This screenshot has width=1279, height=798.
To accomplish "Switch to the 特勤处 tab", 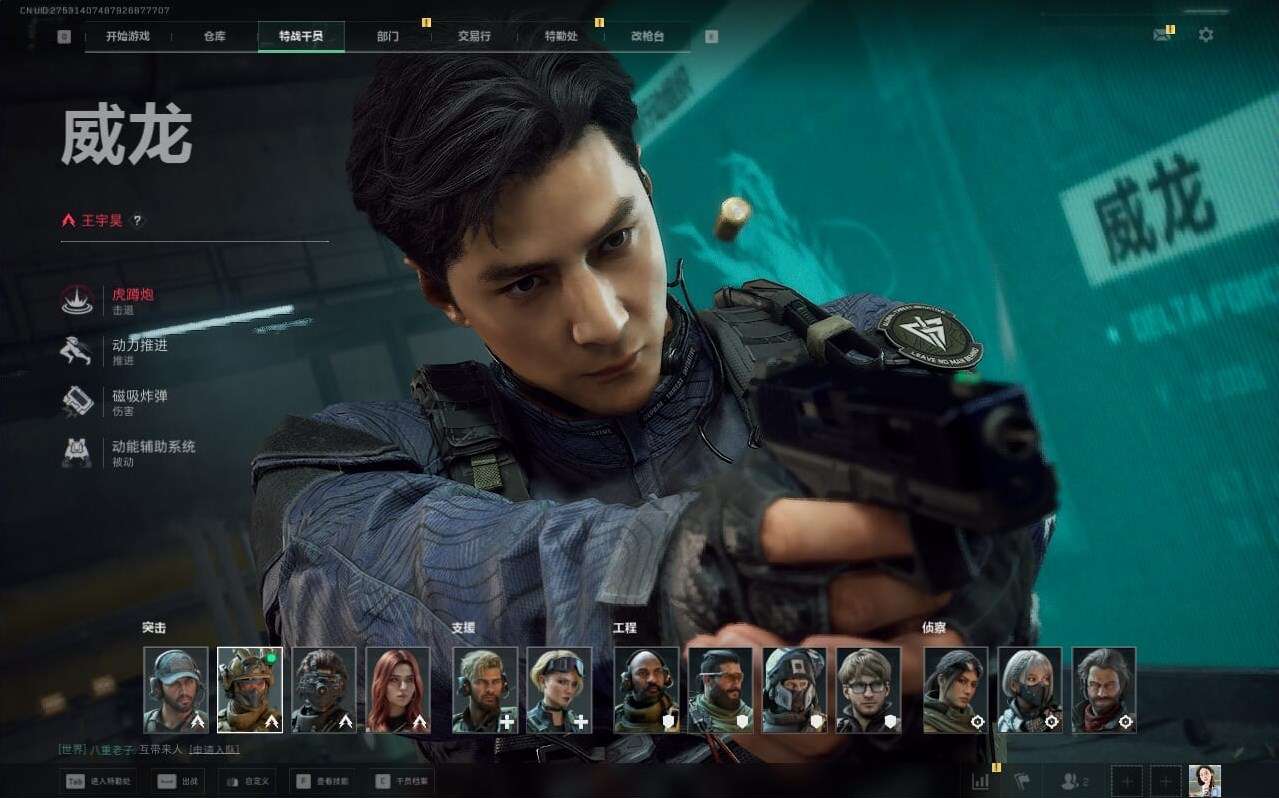I will 561,36.
